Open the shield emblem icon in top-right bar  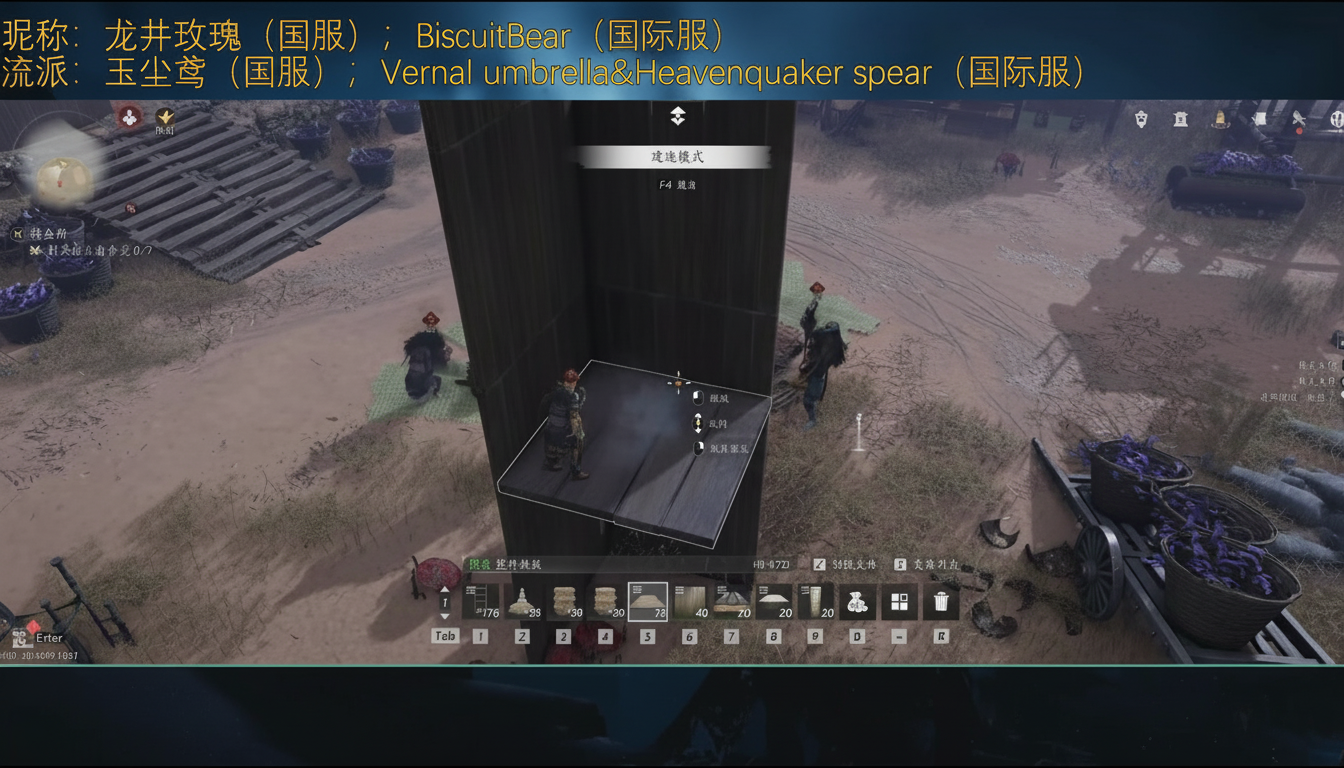[x=1141, y=119]
